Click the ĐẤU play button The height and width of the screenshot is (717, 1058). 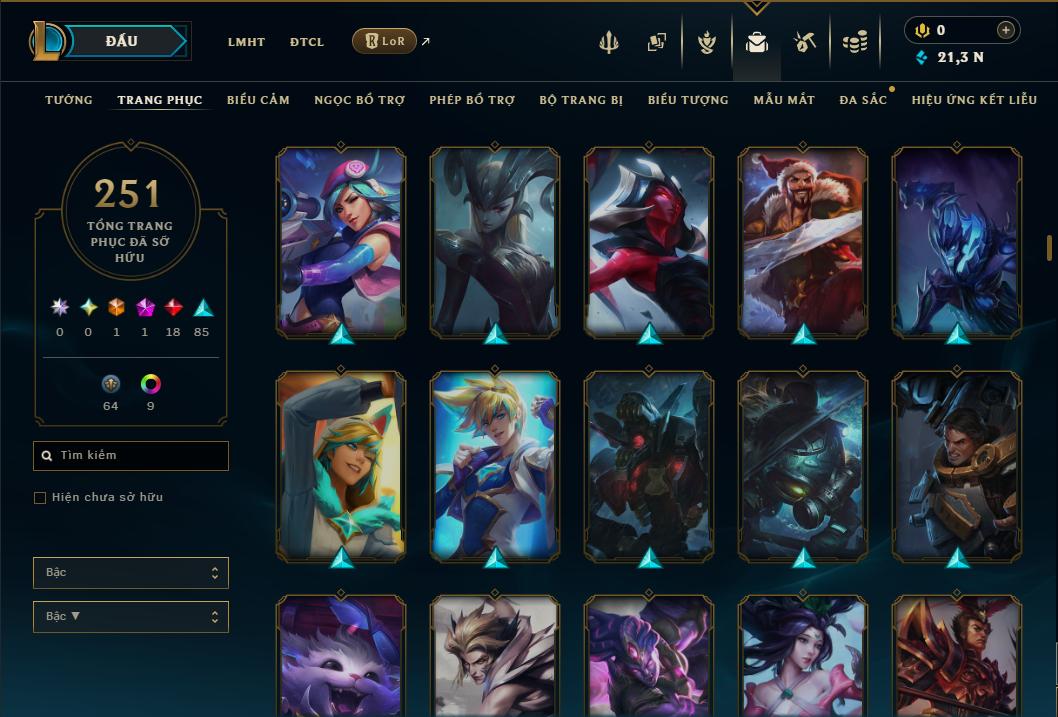pyautogui.click(x=122, y=41)
